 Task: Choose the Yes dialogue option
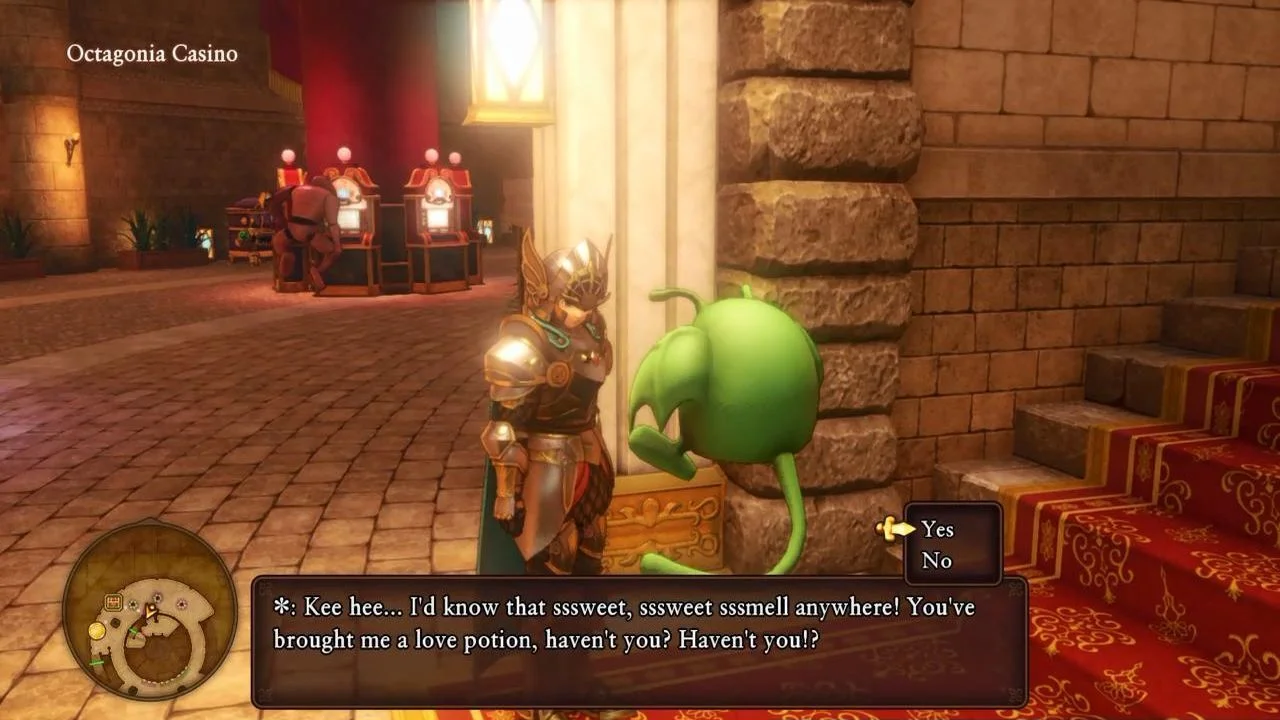937,529
